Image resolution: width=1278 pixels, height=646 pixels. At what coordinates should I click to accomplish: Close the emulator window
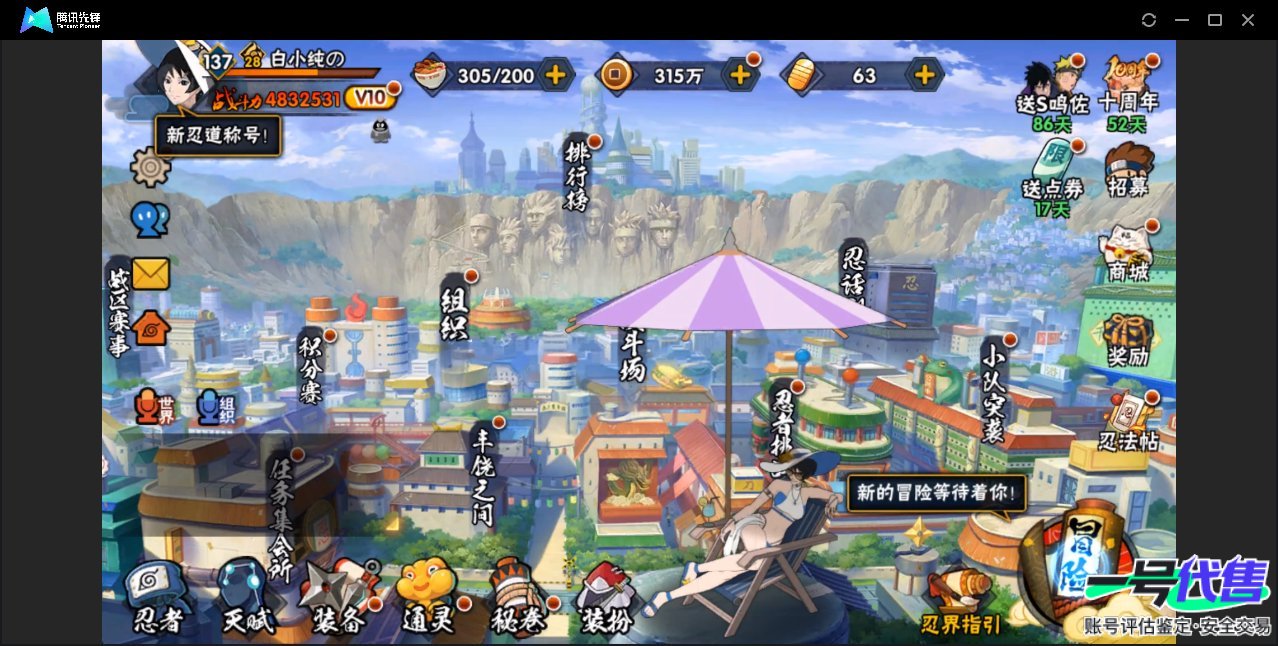1248,20
